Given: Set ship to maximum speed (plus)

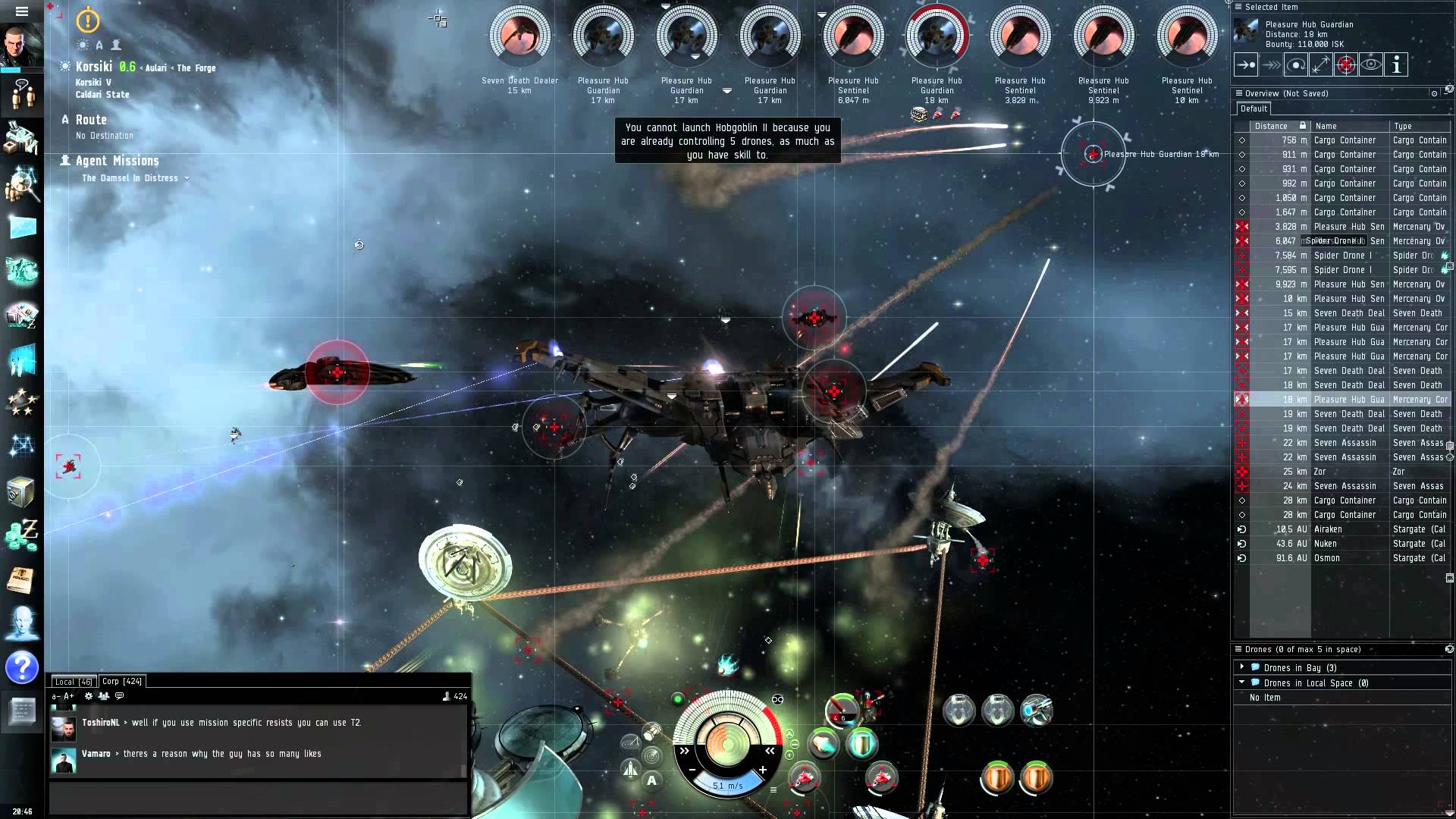Looking at the screenshot, I should coord(762,770).
